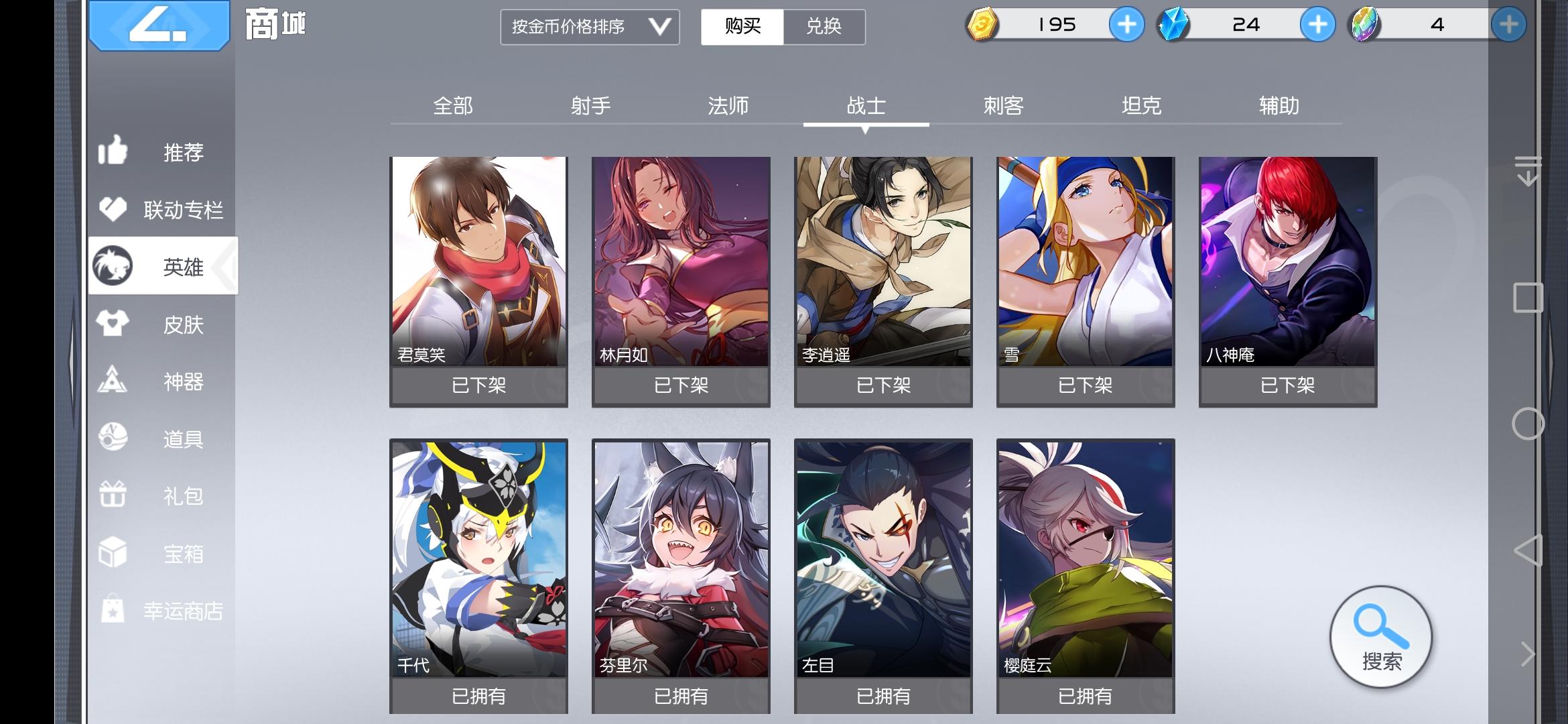
Task: Expand the gold coin top-up options
Action: [x=1128, y=25]
